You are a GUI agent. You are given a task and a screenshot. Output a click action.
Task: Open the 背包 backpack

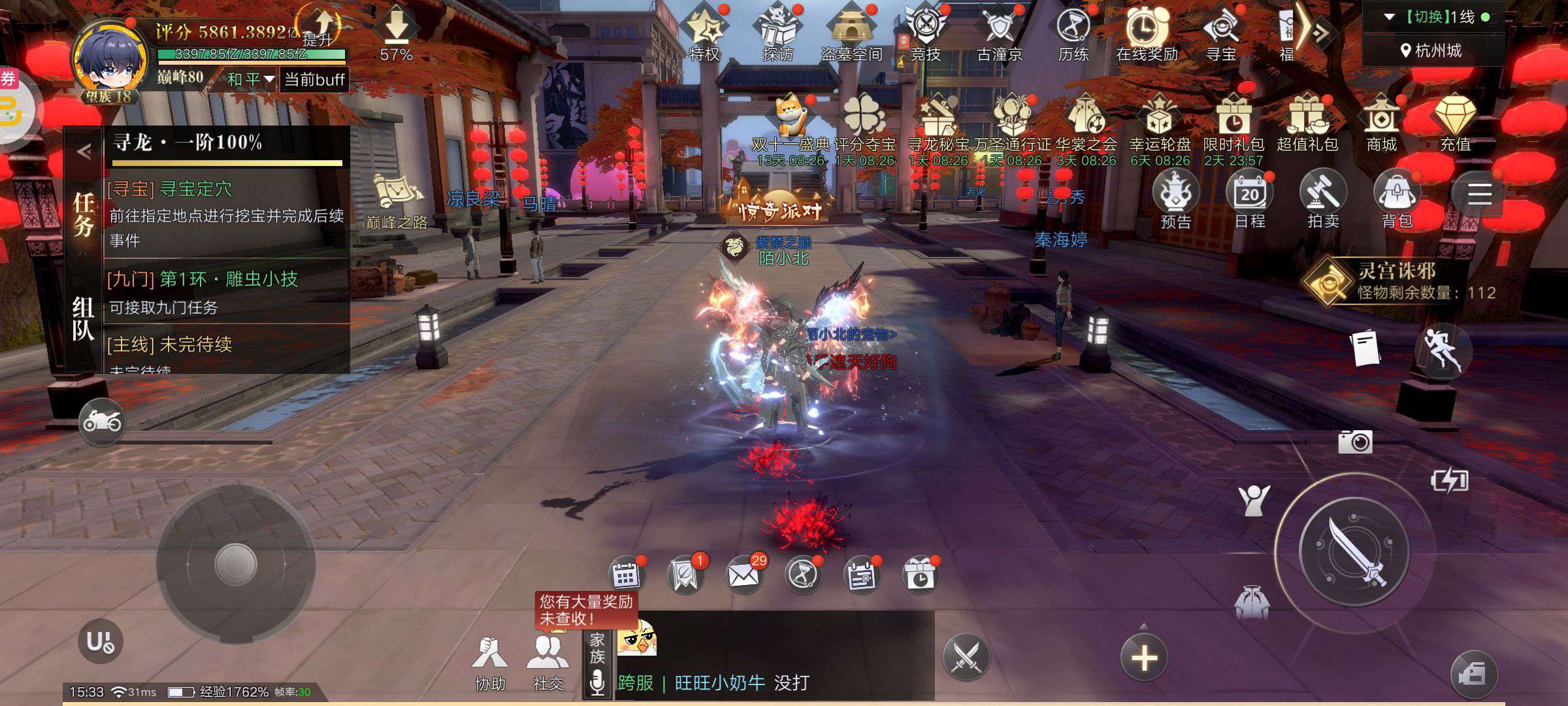click(x=1397, y=201)
